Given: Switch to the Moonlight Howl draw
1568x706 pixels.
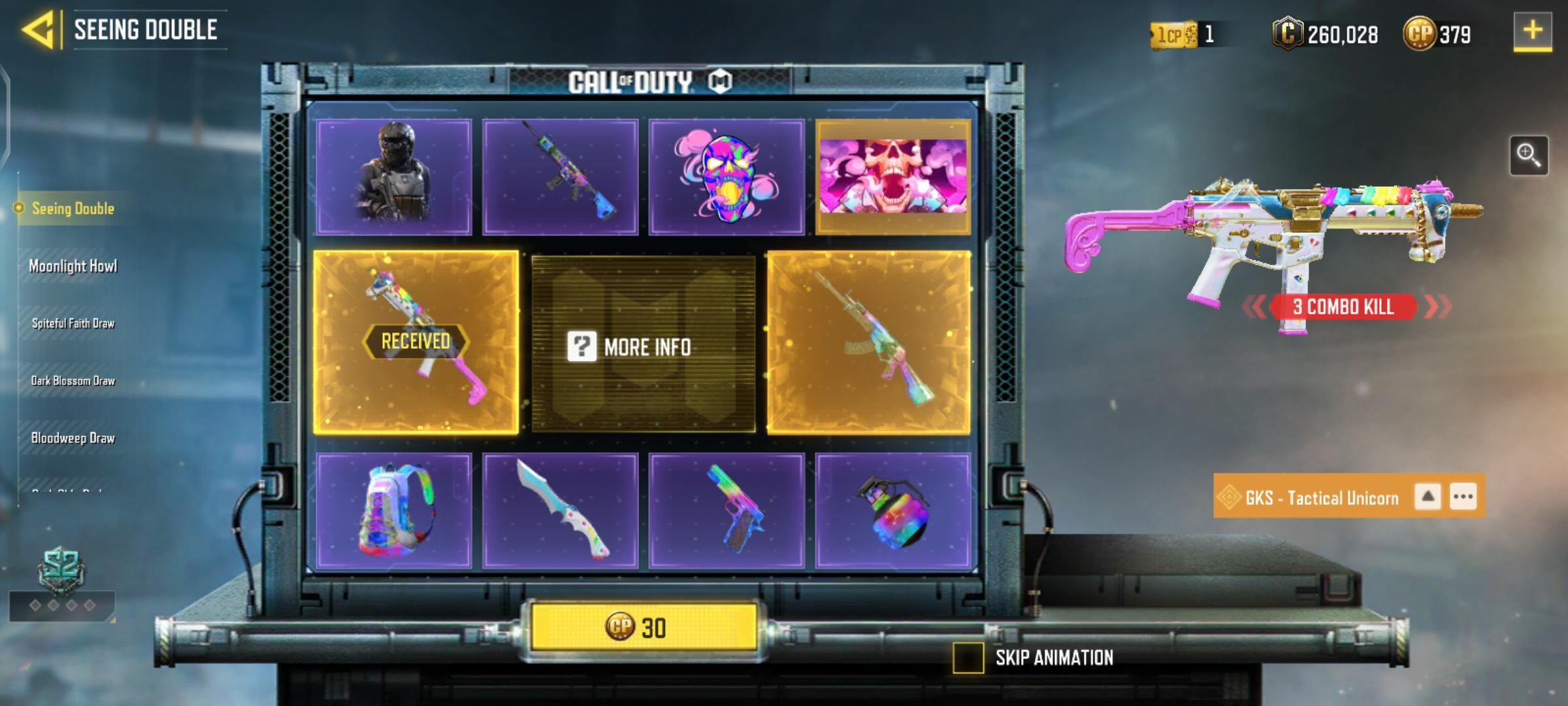Looking at the screenshot, I should click(74, 267).
